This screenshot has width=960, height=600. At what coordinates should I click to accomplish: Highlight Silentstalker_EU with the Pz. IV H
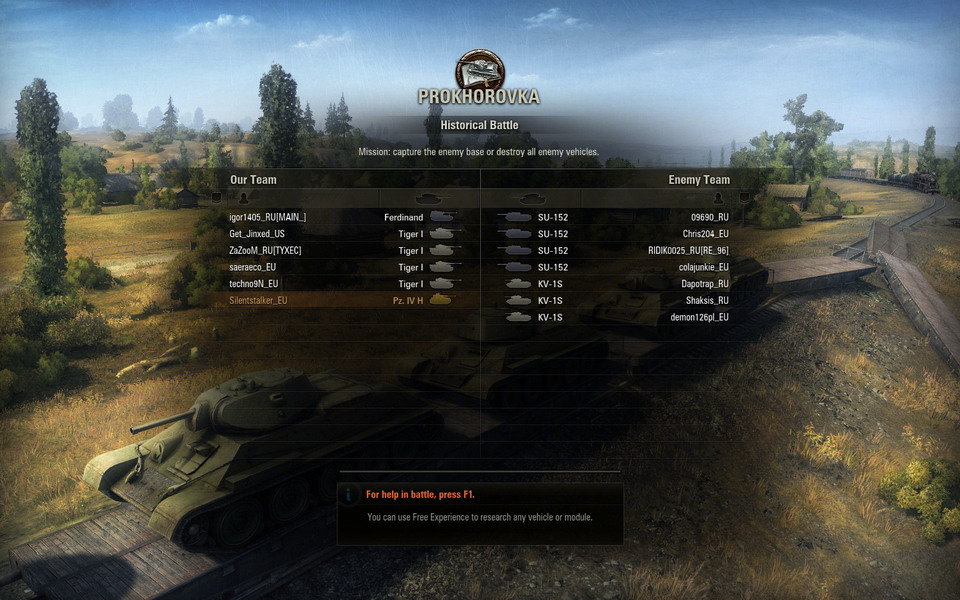[258, 300]
